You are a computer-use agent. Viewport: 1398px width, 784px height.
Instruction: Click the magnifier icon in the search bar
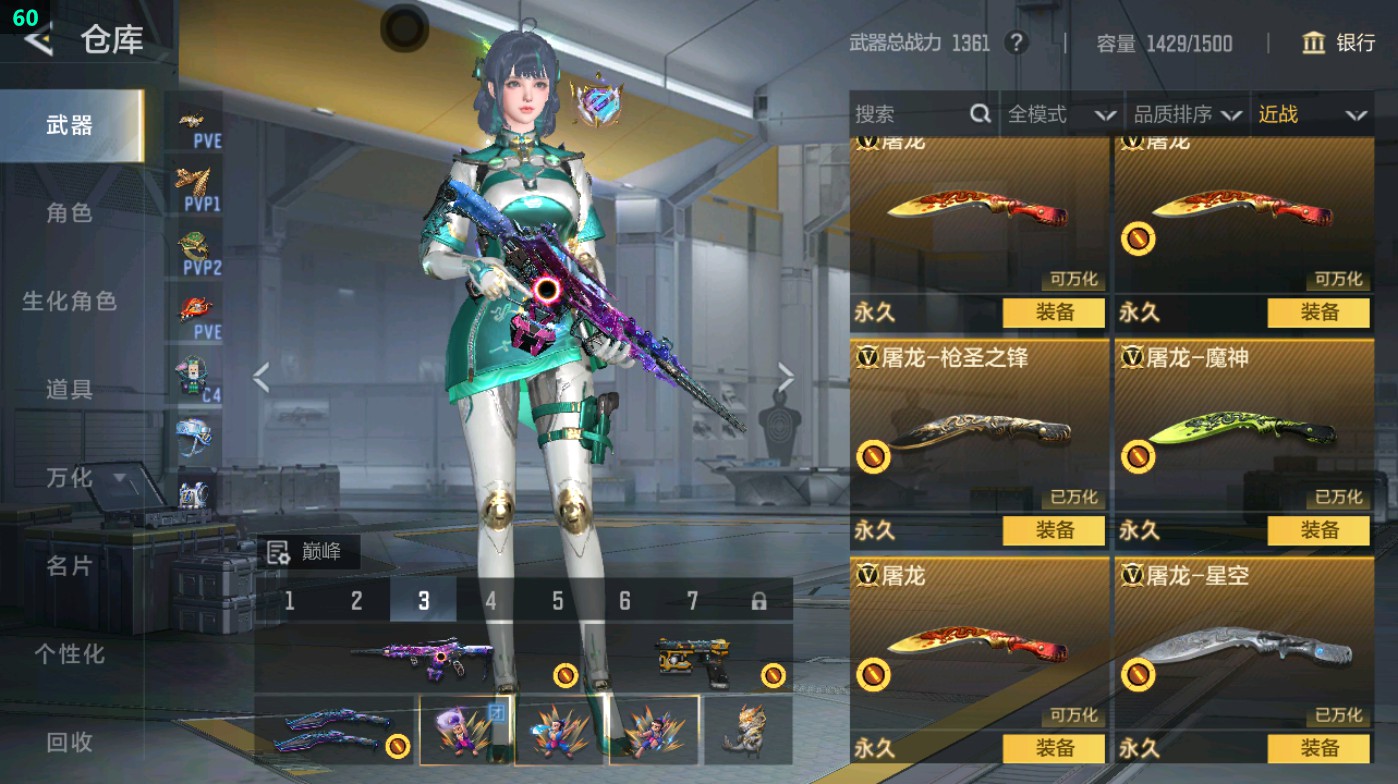(x=979, y=114)
